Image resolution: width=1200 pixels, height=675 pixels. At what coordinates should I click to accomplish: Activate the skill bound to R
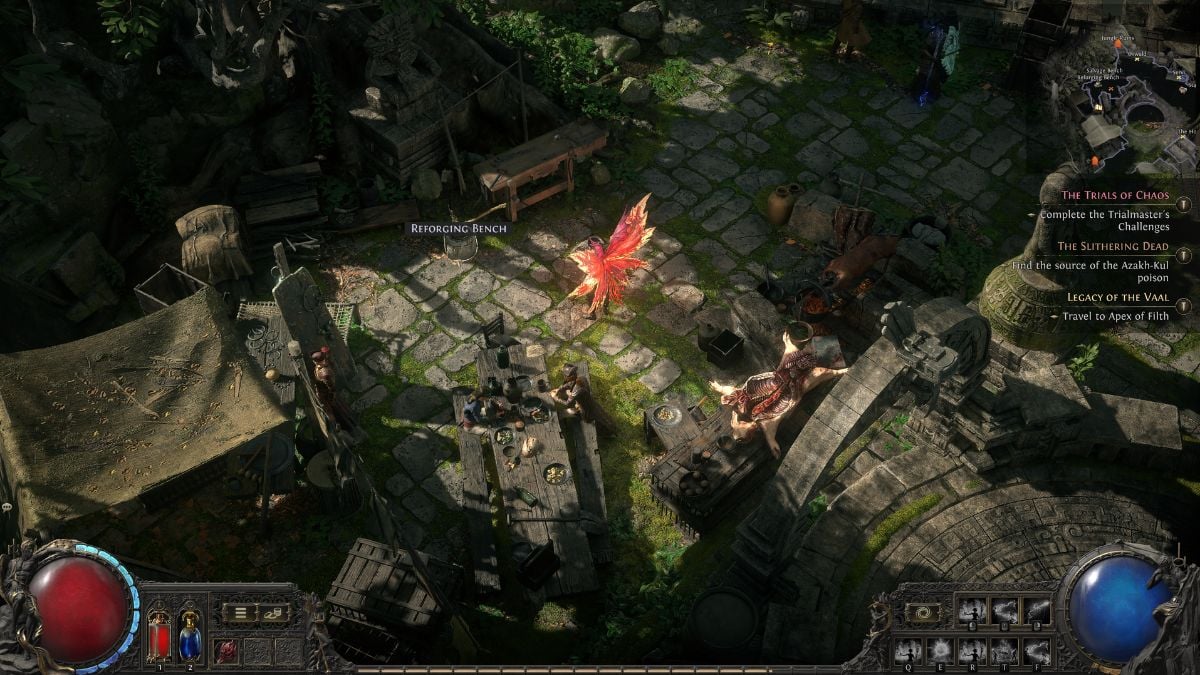click(x=972, y=651)
